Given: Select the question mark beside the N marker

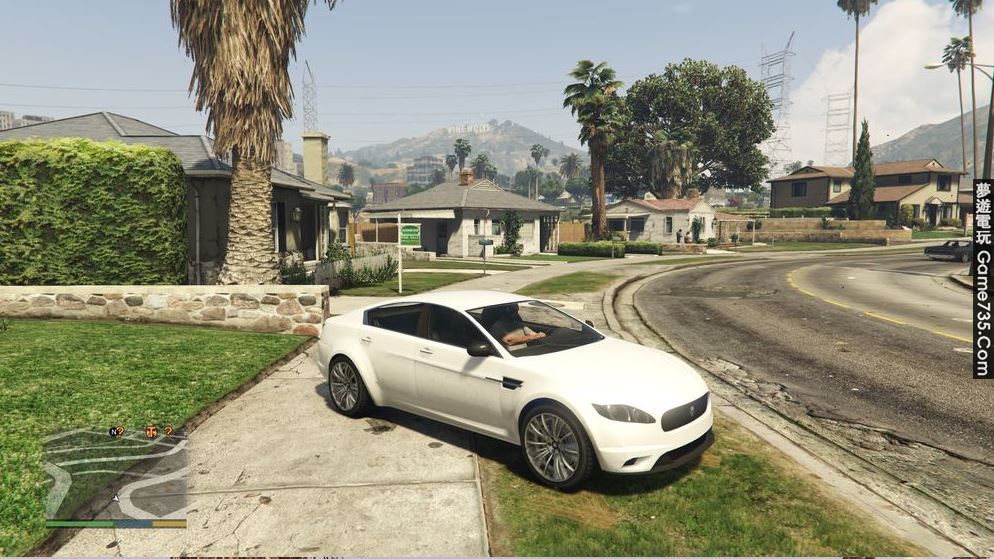Looking at the screenshot, I should click(x=122, y=432).
